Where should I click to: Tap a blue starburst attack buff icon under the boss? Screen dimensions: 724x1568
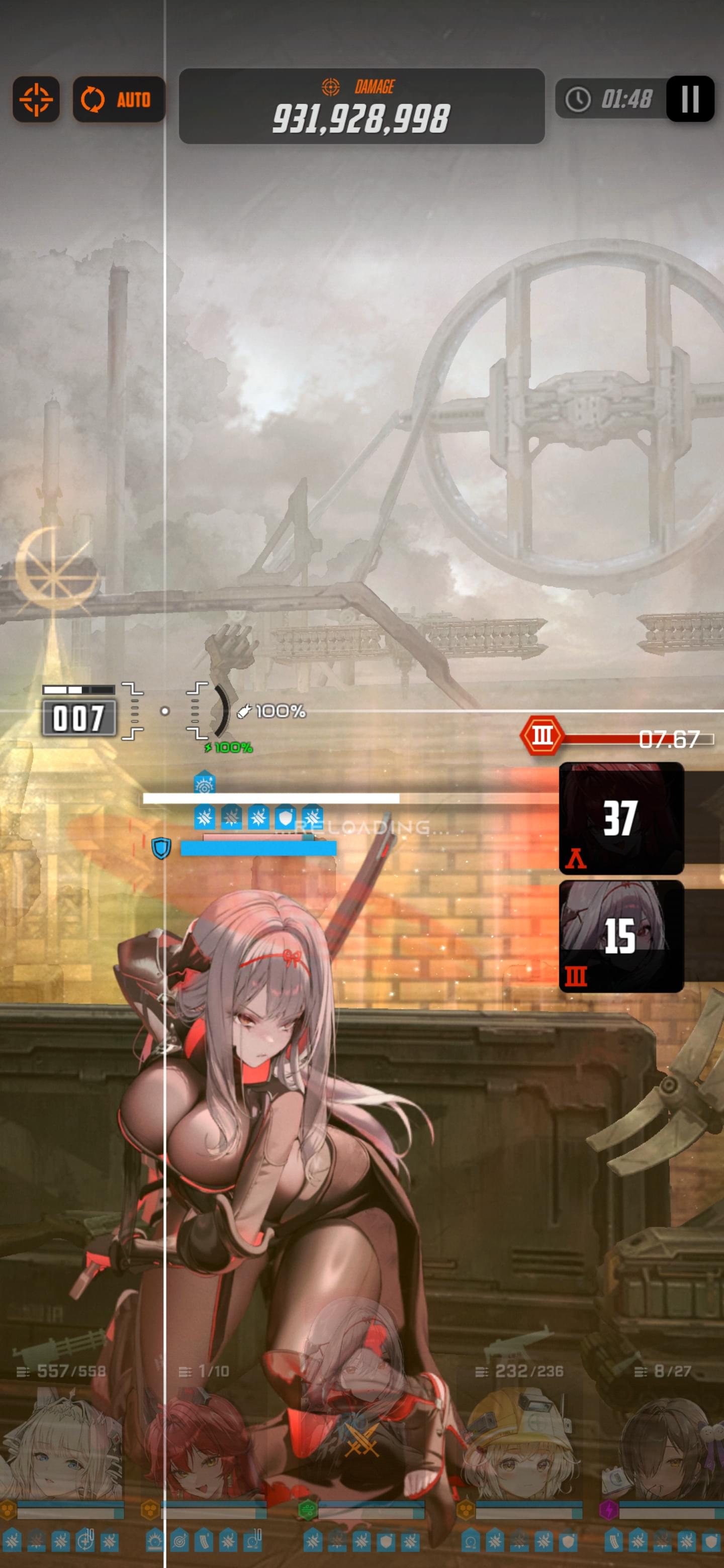point(205,819)
